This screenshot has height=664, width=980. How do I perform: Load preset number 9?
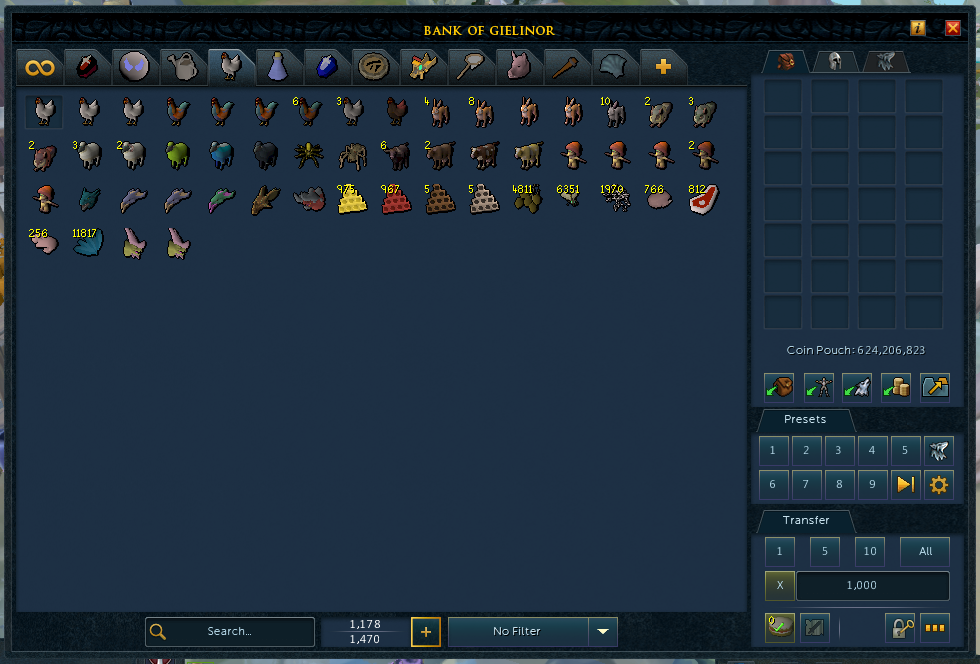(x=872, y=485)
